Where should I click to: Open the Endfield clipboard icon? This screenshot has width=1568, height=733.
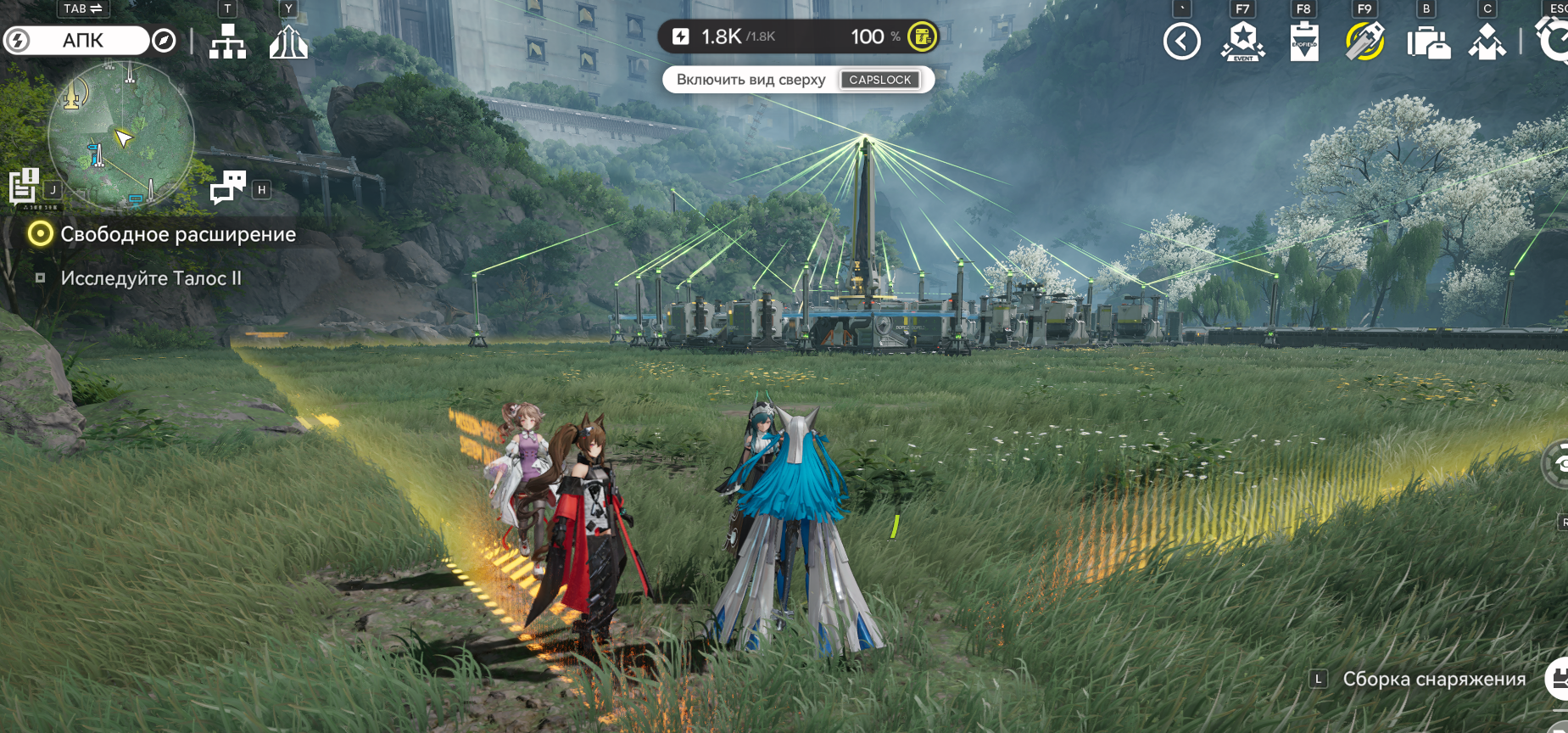(x=1303, y=42)
